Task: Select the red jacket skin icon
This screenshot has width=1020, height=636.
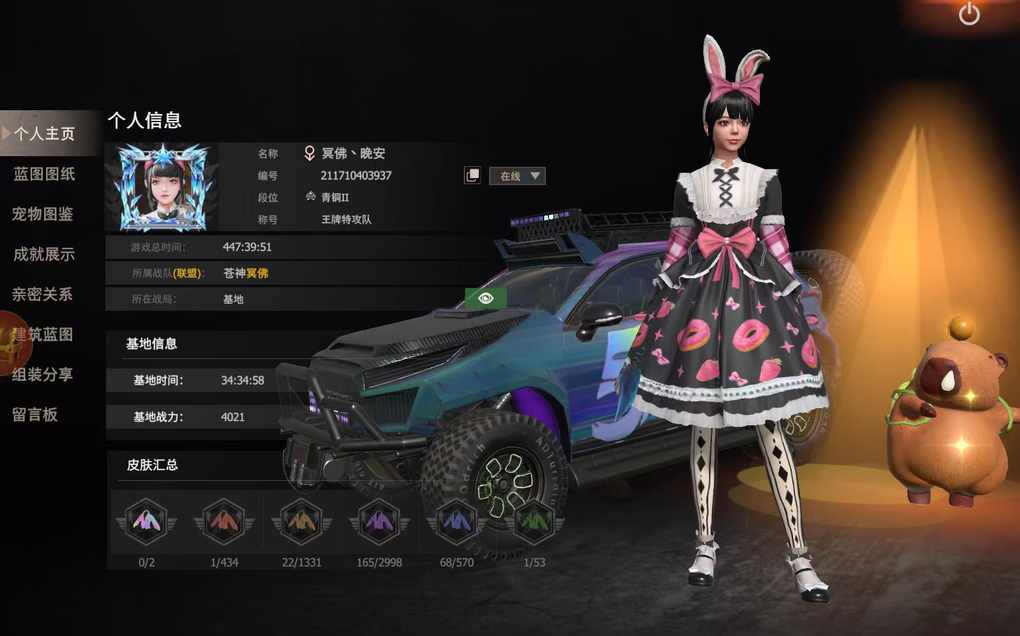Action: pos(223,521)
